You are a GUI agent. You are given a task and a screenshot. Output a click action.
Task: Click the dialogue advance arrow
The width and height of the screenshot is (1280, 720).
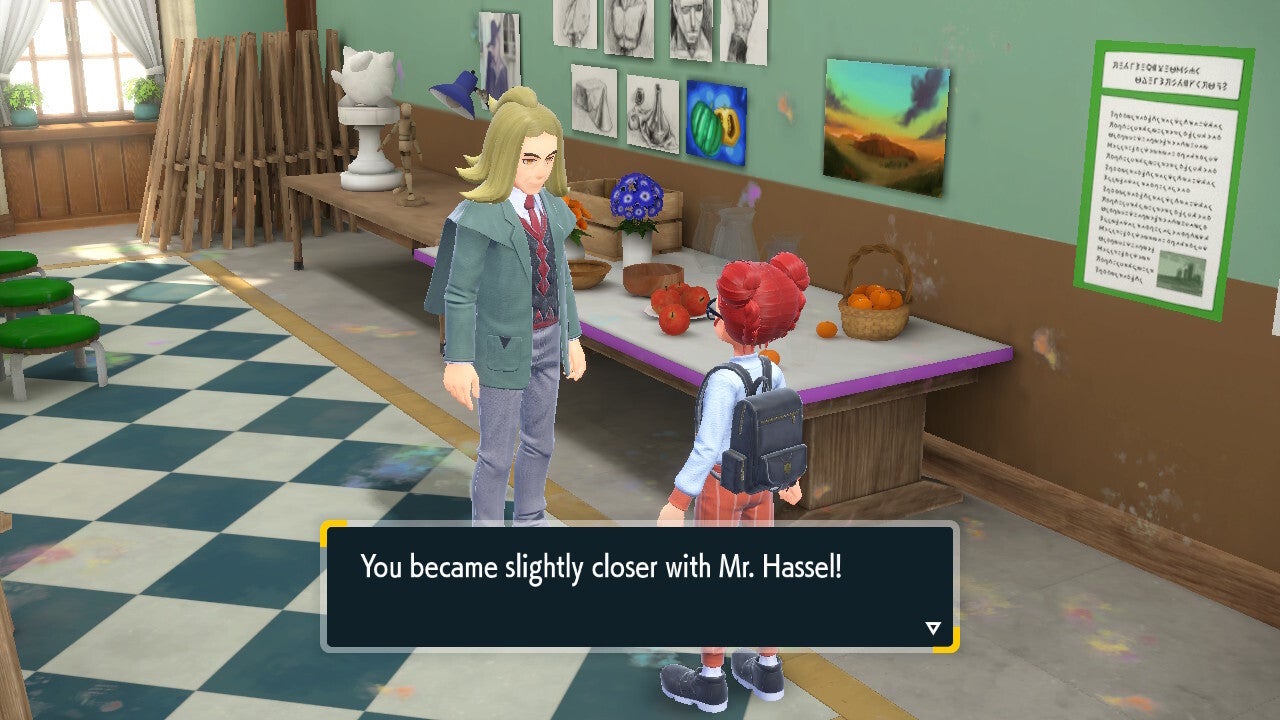tap(931, 629)
